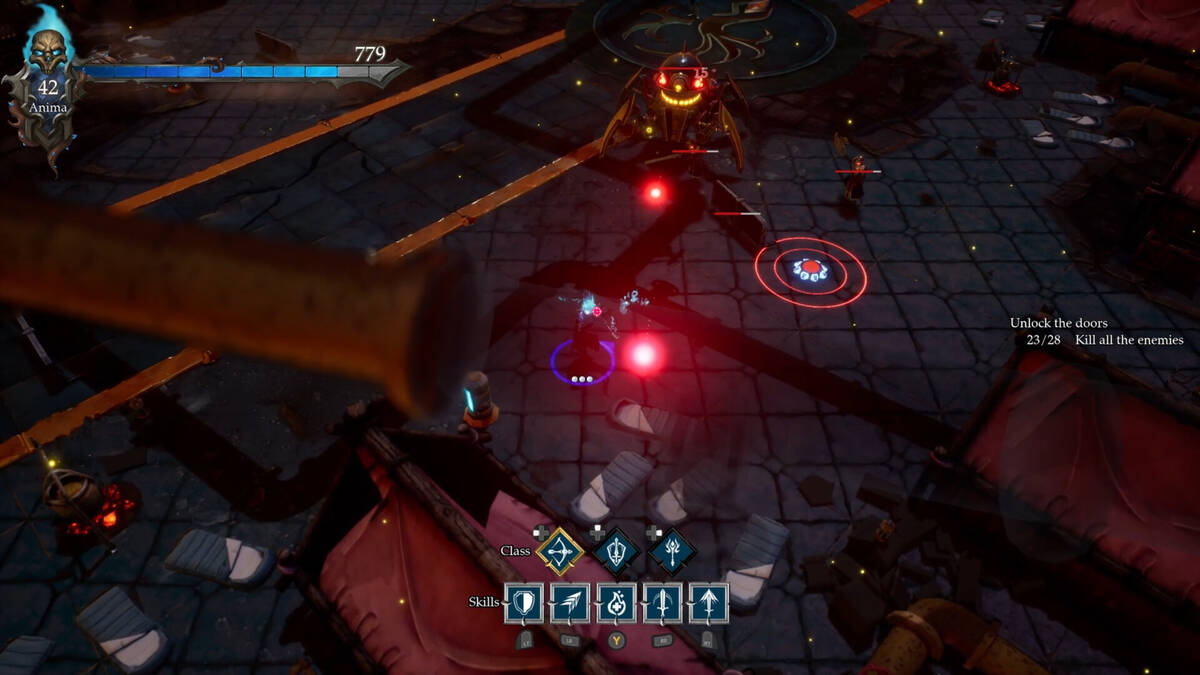
Task: Switch to the sword-and-shield class icon
Action: (616, 550)
